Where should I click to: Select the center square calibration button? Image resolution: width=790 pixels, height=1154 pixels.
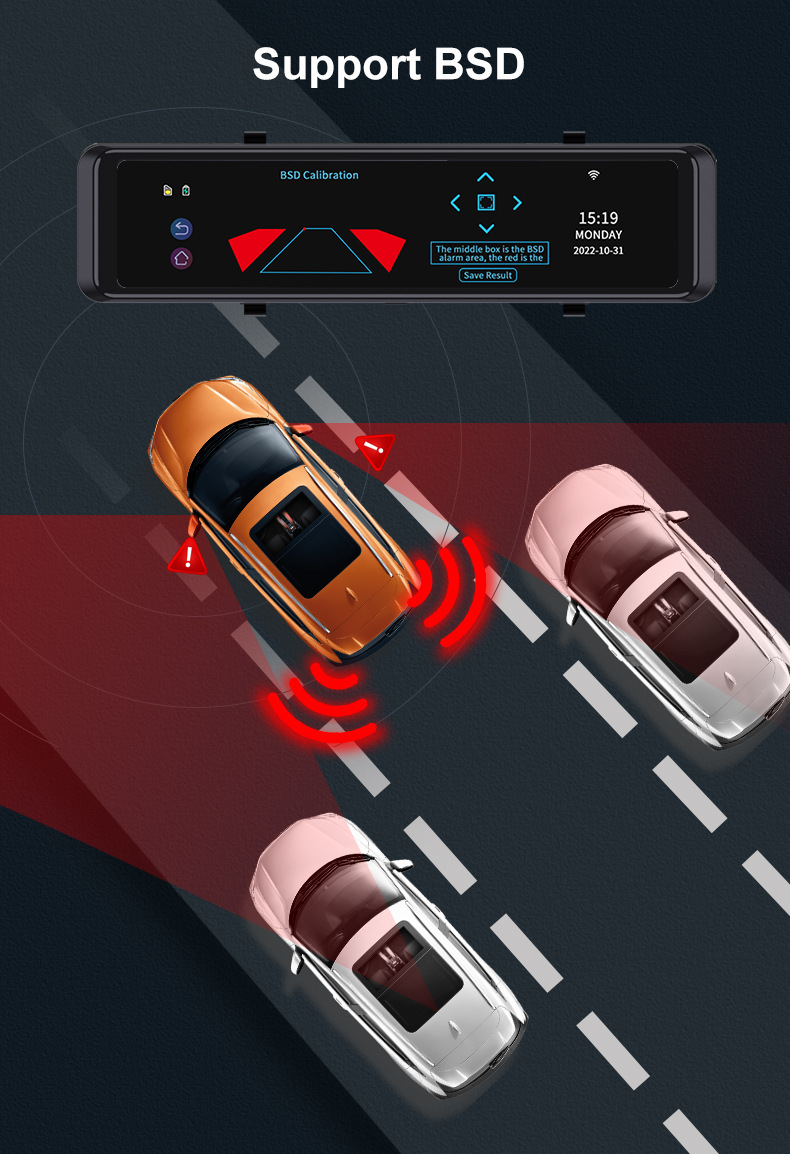[x=486, y=203]
